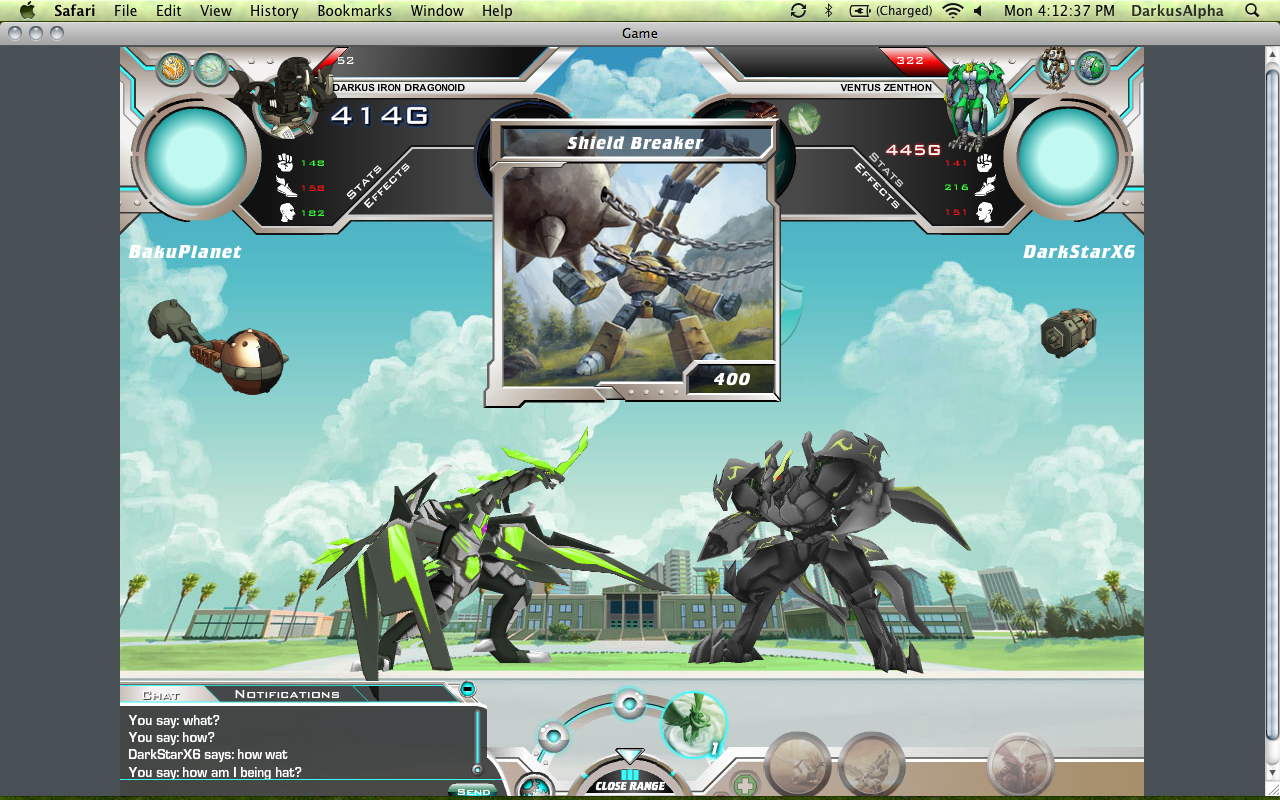
Task: Open the Notifications tab
Action: (287, 694)
